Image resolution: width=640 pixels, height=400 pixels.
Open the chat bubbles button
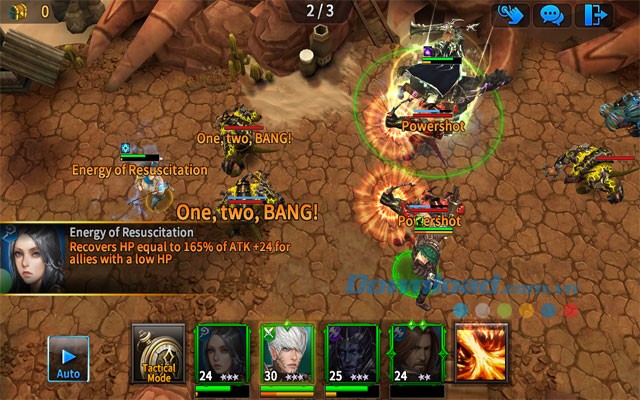click(552, 15)
